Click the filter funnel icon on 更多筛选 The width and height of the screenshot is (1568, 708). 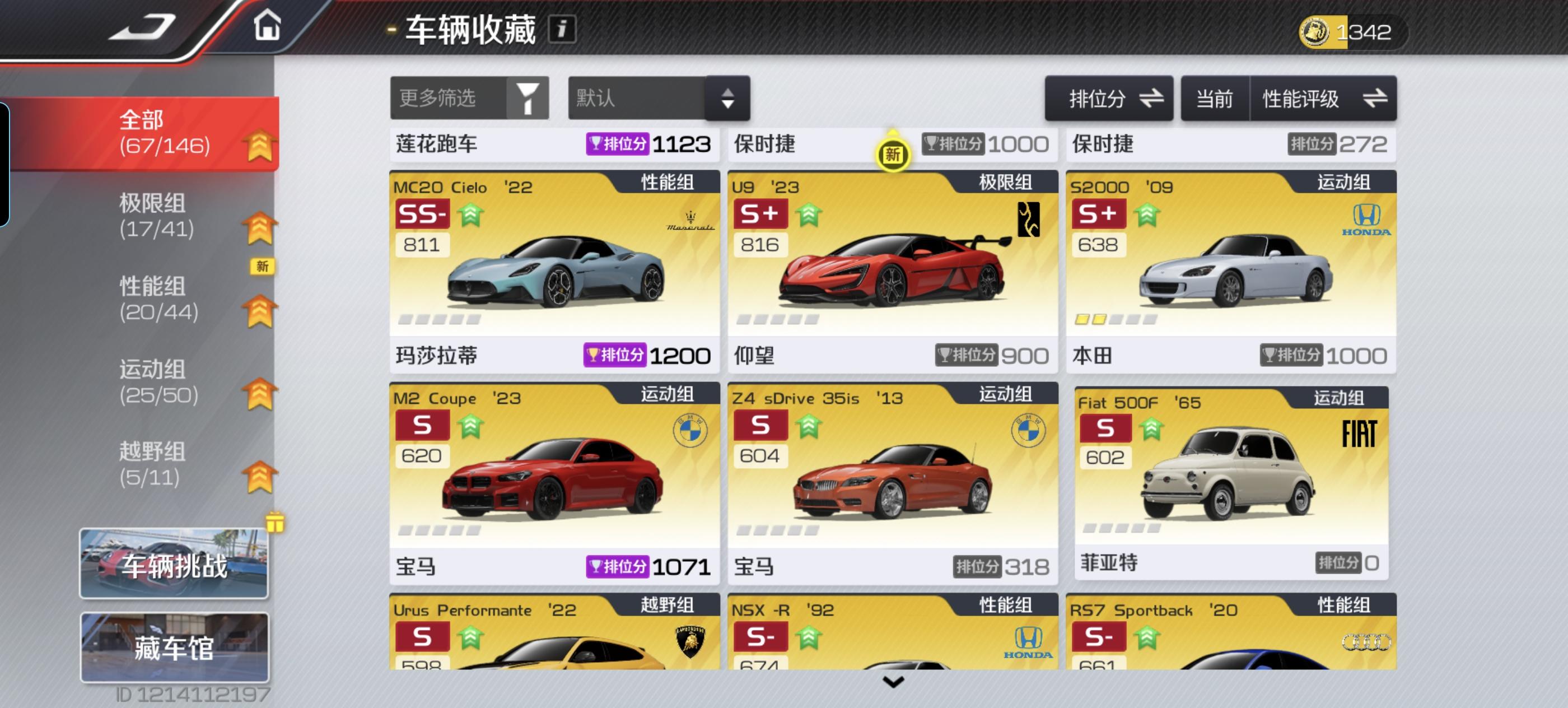[x=528, y=97]
